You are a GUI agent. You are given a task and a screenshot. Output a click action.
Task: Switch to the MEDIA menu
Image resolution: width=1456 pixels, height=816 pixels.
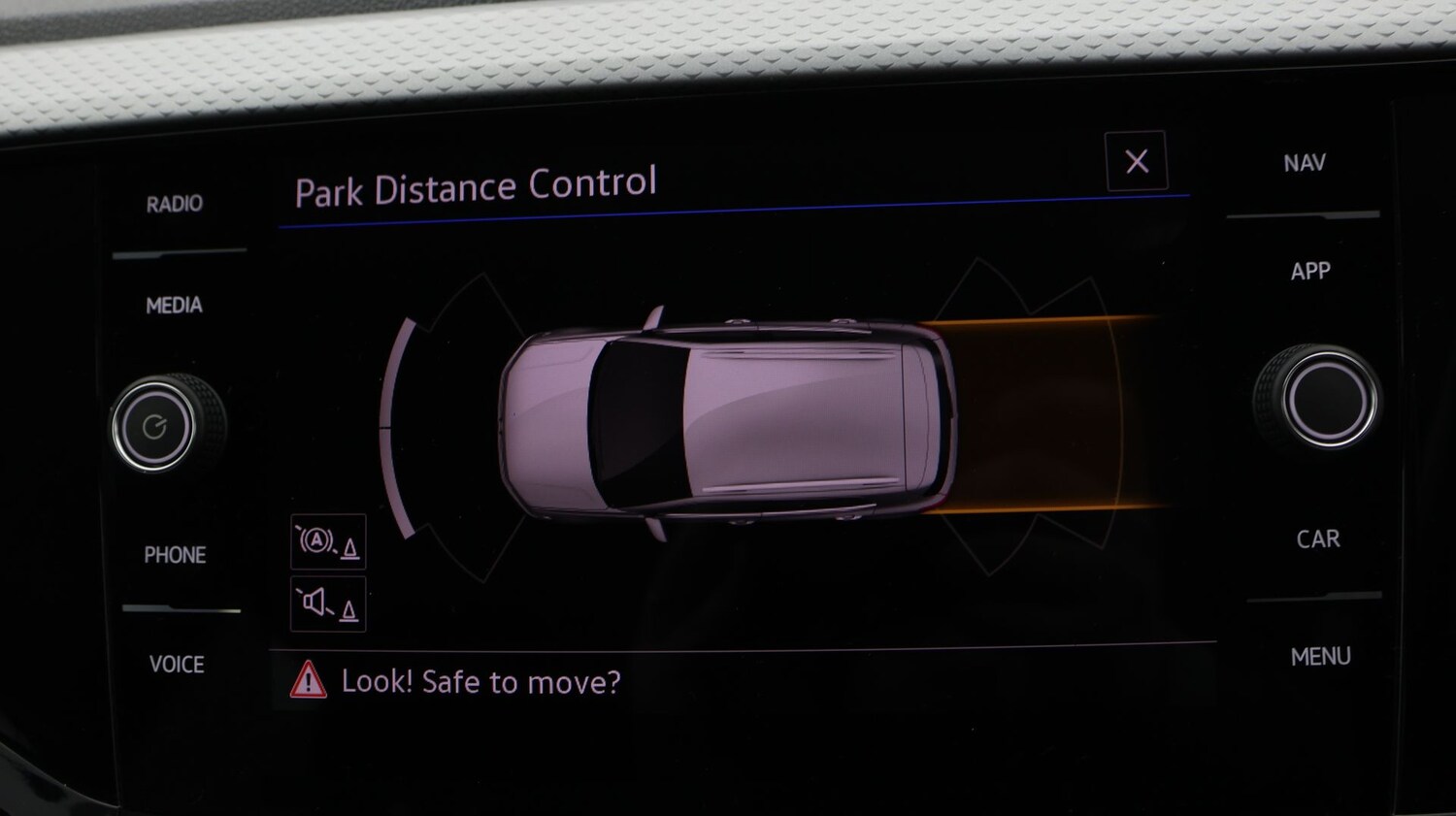point(175,306)
